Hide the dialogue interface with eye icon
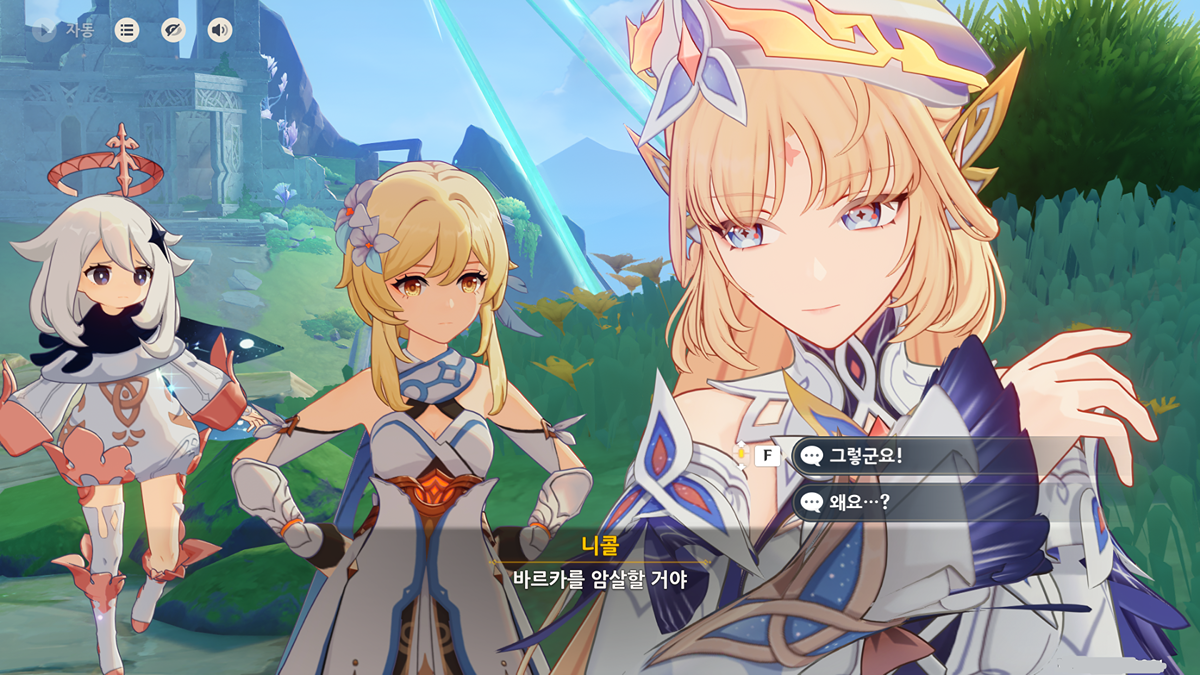This screenshot has width=1200, height=675. pos(173,30)
